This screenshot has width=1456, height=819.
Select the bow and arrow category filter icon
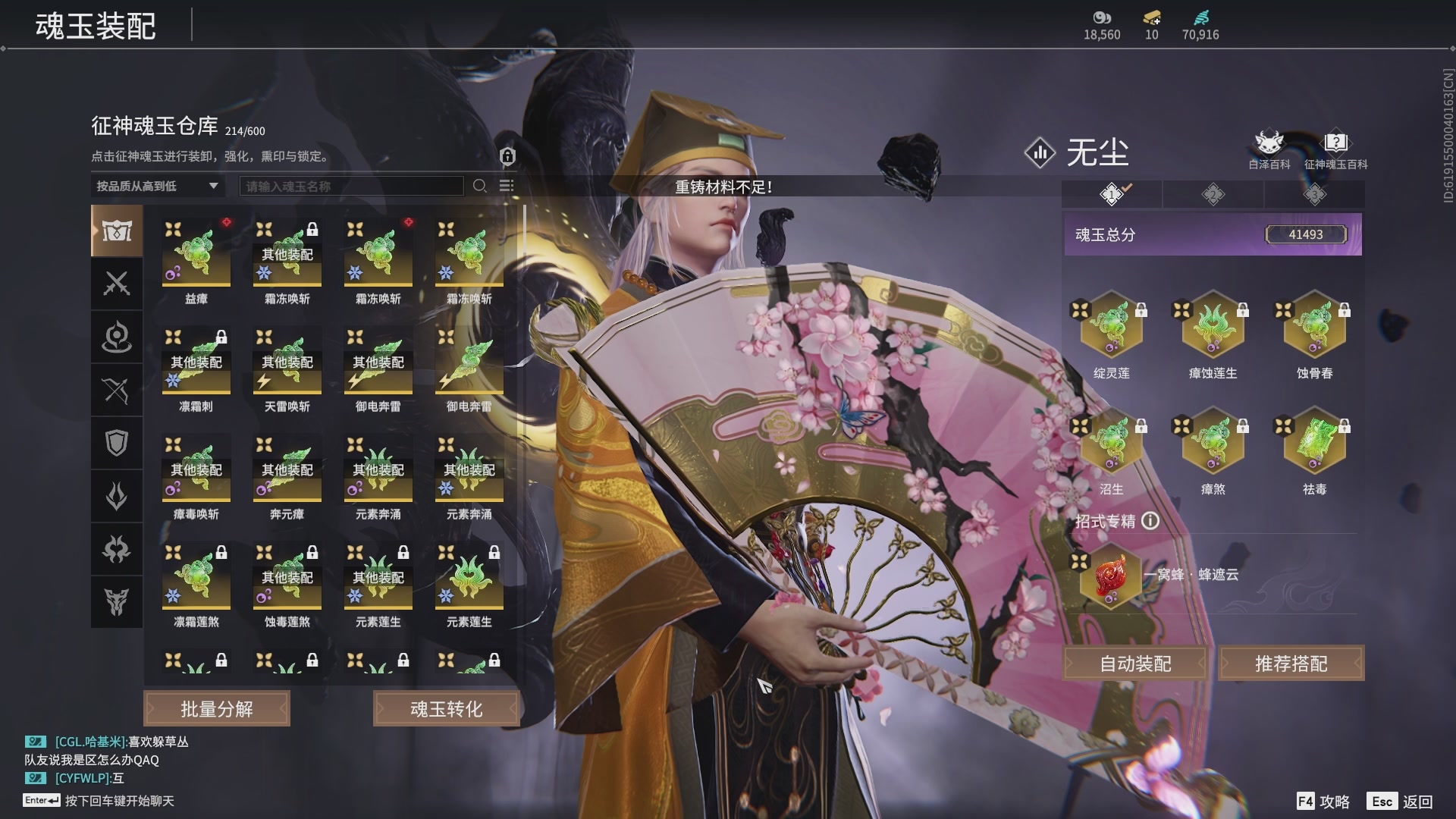116,390
